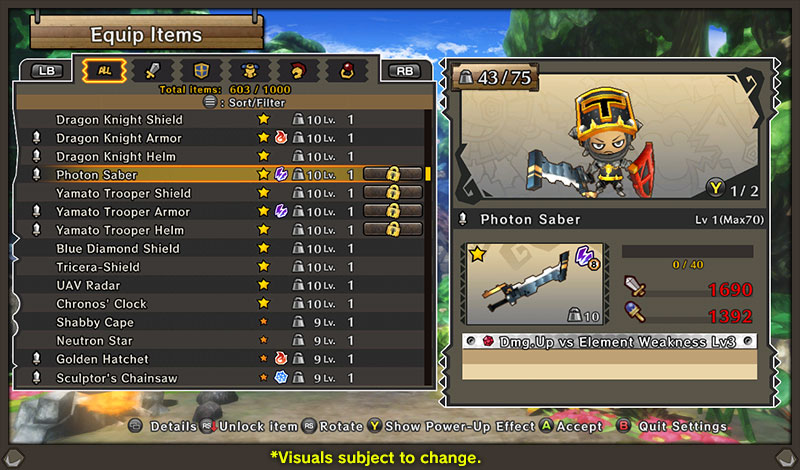Switch to the ALL items tab

pyautogui.click(x=103, y=70)
